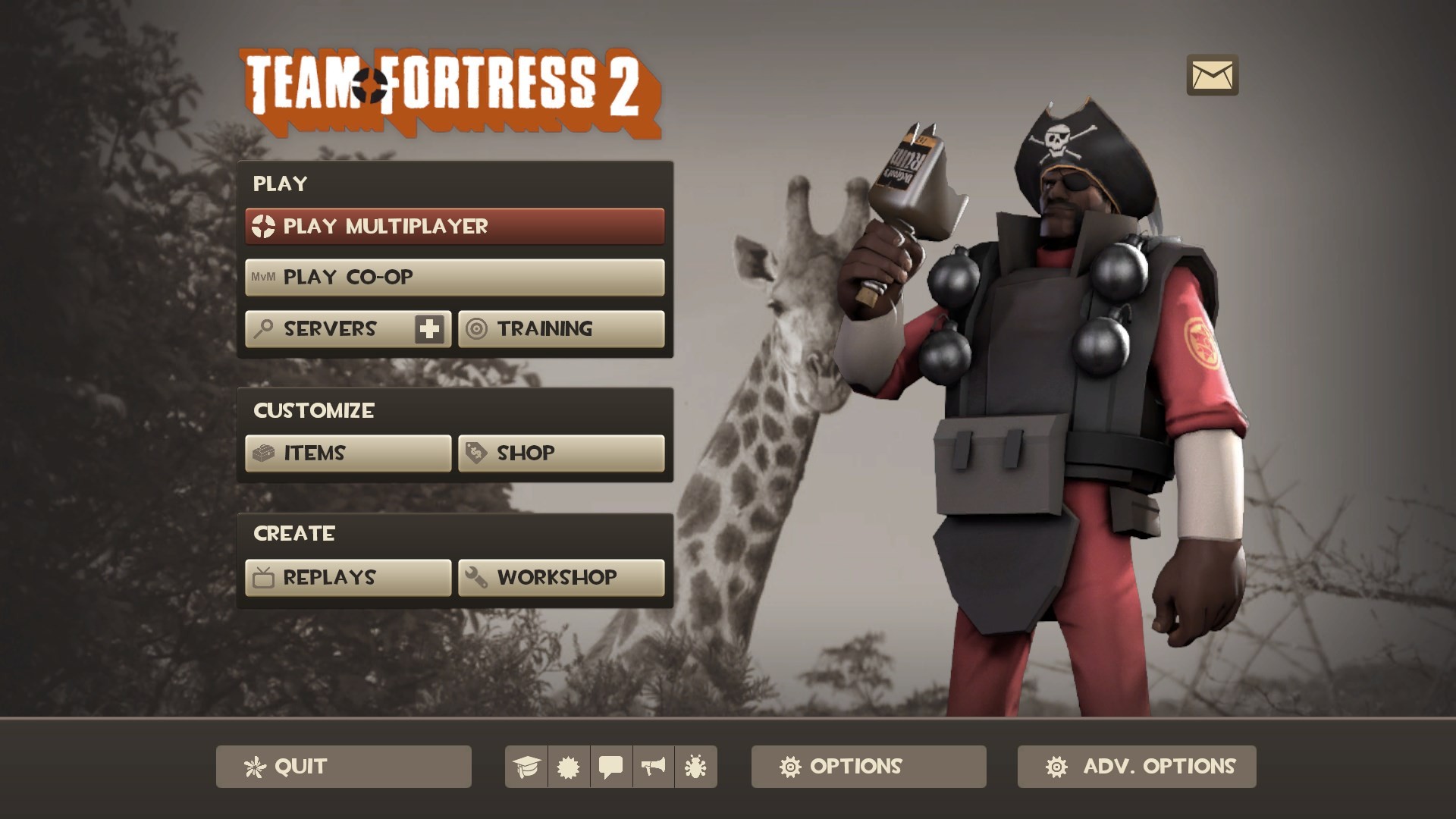Screen dimensions: 1456x819
Task: Click the Shop price-tag icon
Action: coord(475,453)
